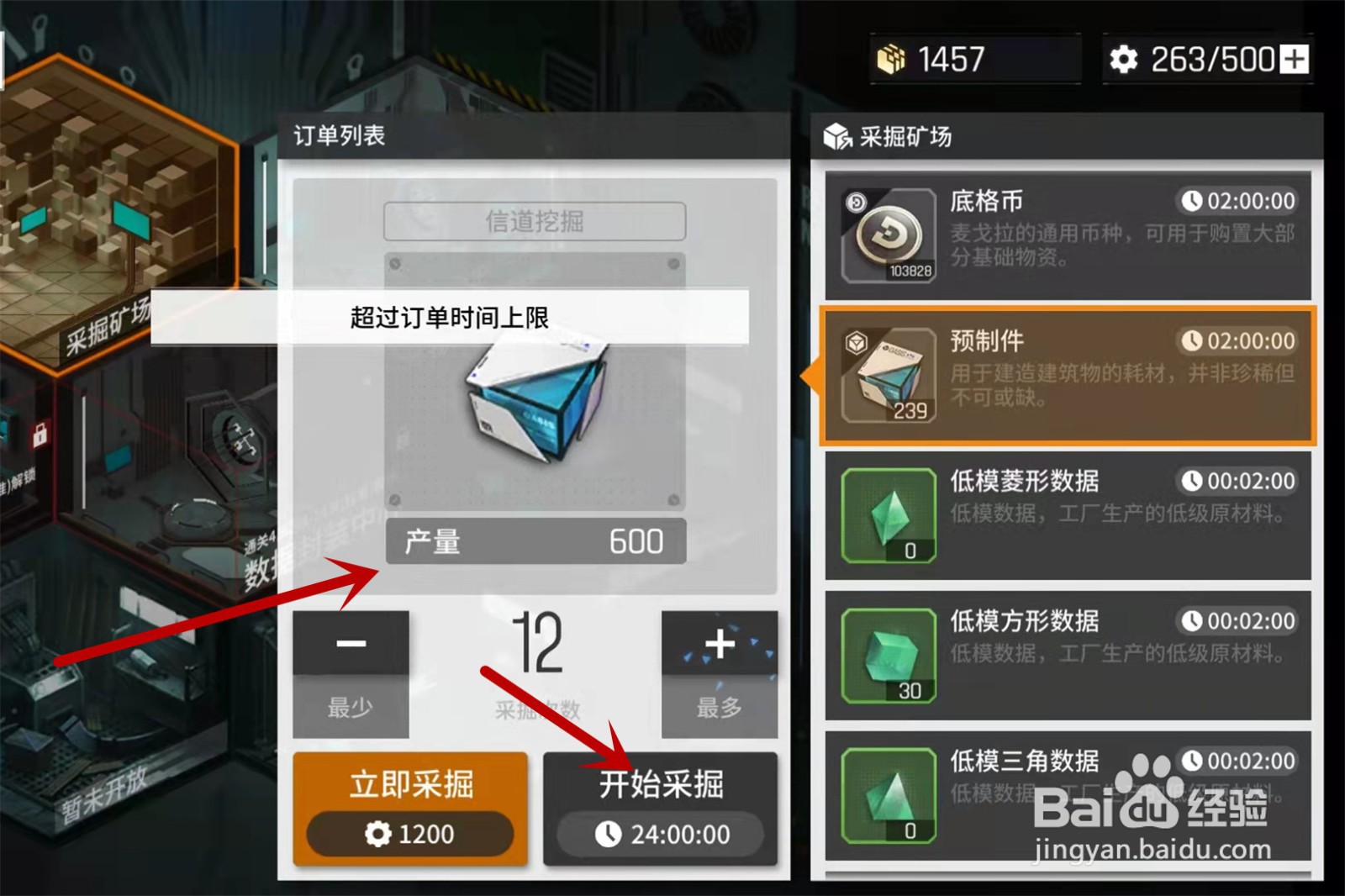The width and height of the screenshot is (1345, 896).
Task: Click plus to increase the mining count
Action: (720, 644)
